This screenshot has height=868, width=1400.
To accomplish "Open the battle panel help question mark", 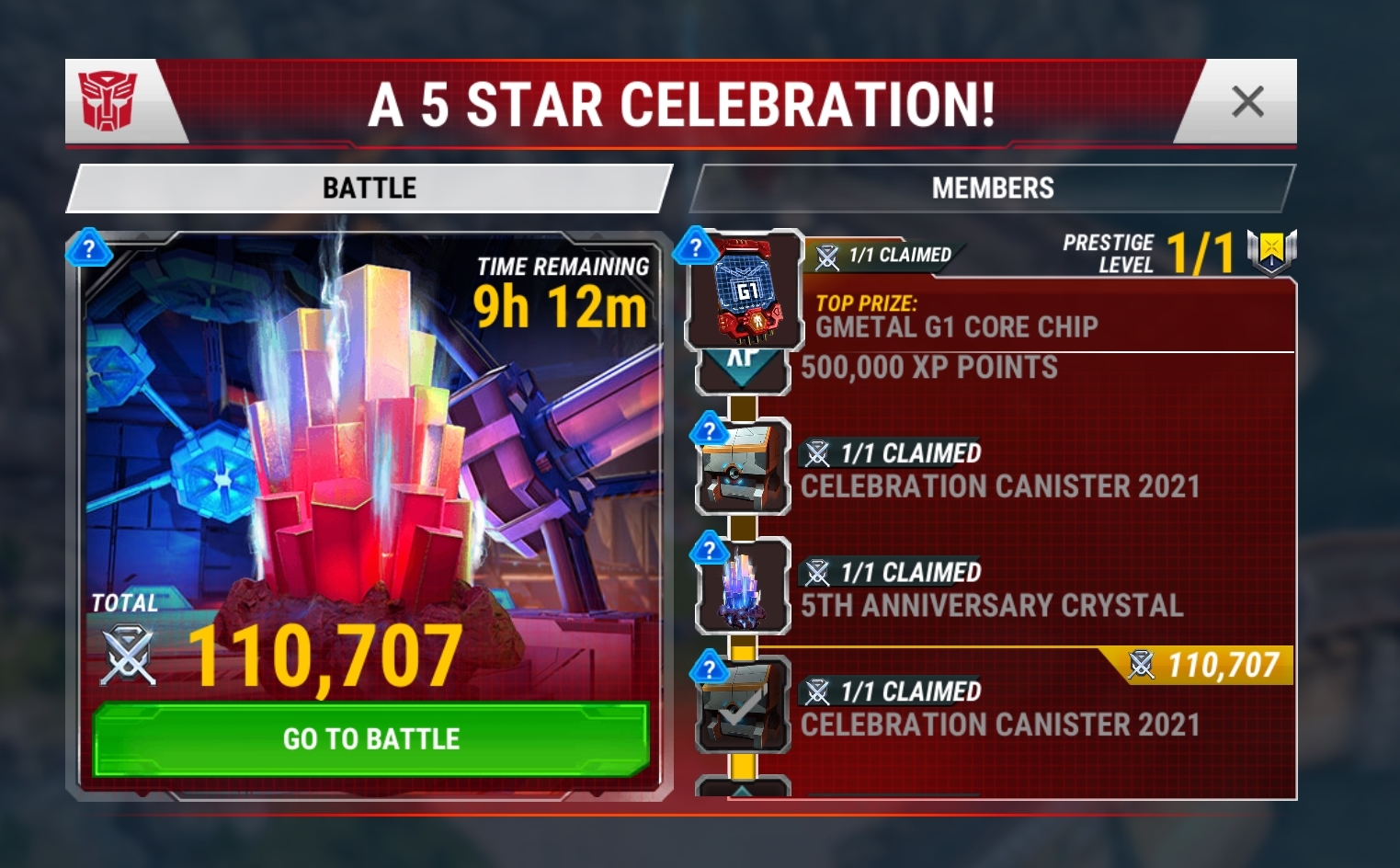I will coord(88,248).
